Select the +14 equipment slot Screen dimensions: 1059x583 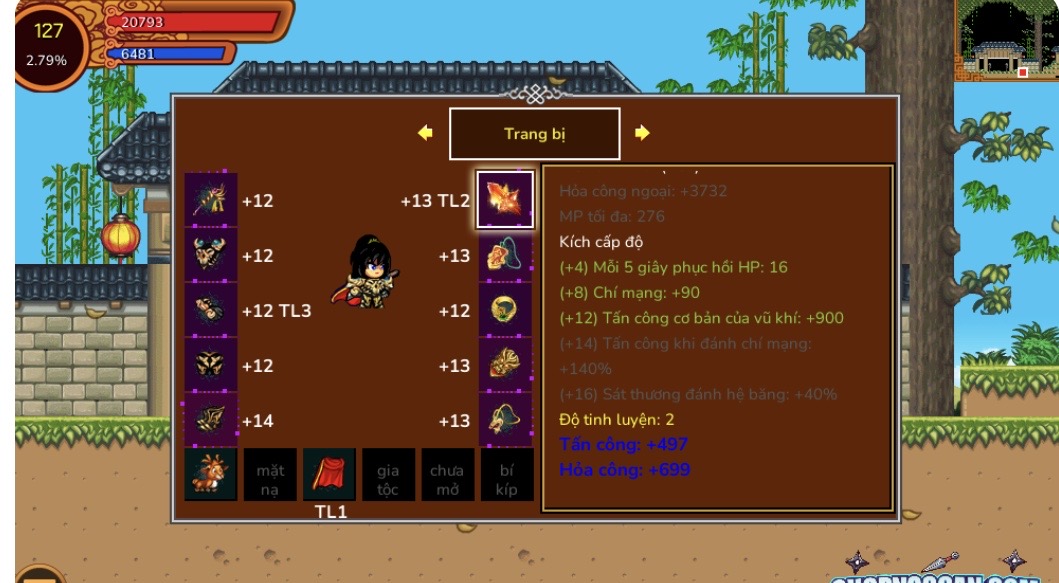point(211,420)
